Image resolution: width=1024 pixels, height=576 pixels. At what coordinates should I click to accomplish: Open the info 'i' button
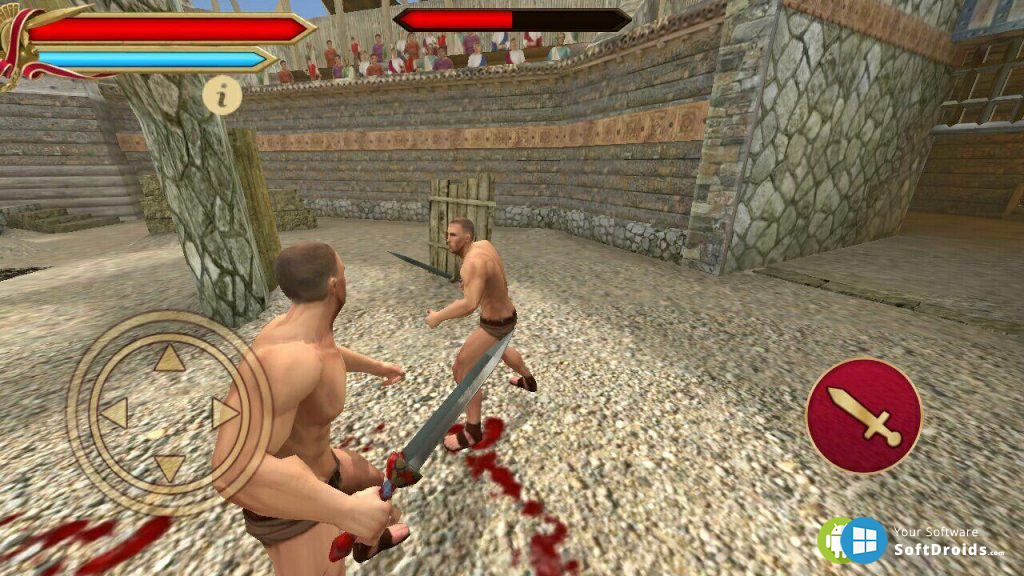tap(222, 95)
